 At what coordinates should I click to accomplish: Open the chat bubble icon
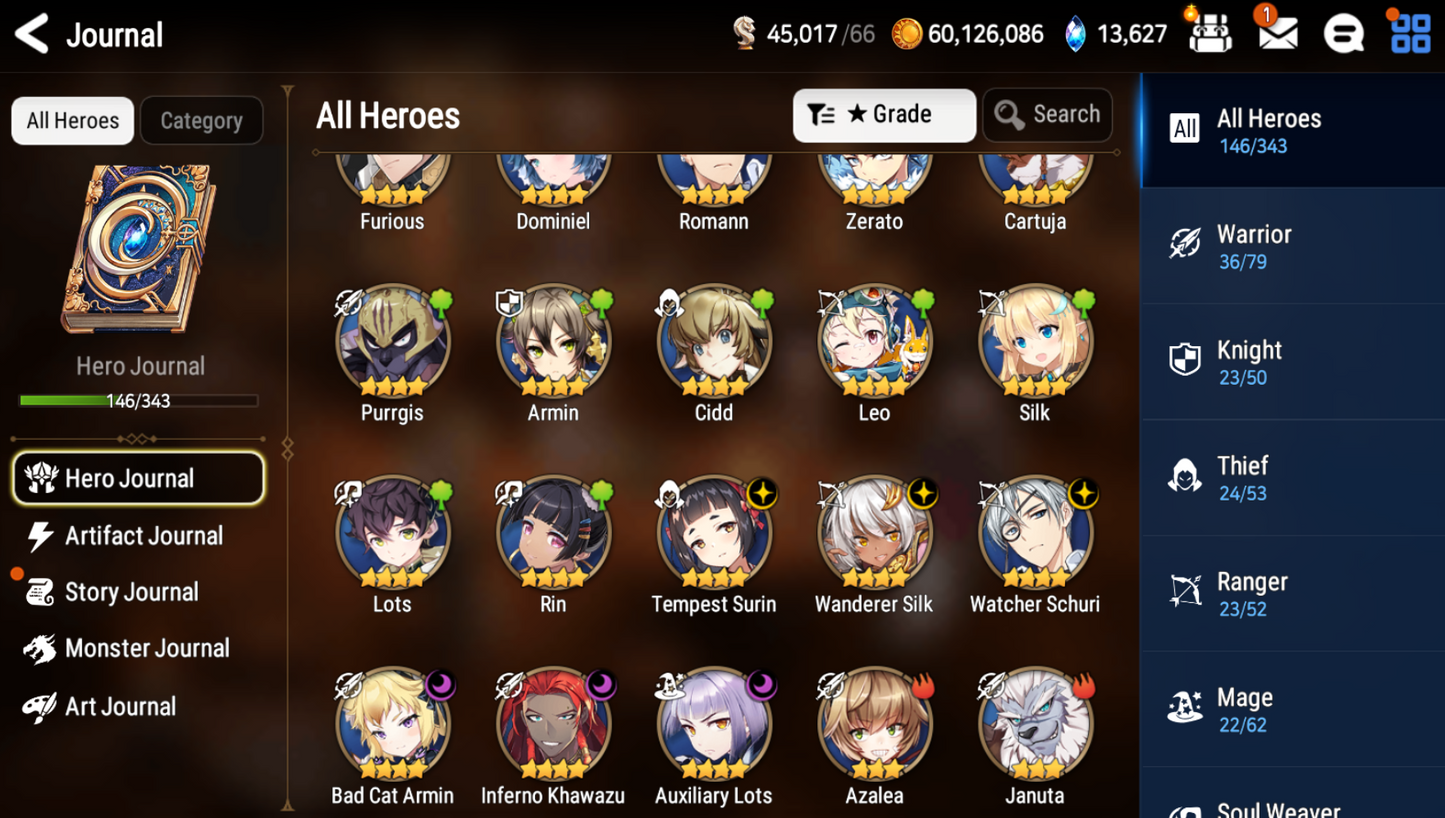tap(1343, 35)
